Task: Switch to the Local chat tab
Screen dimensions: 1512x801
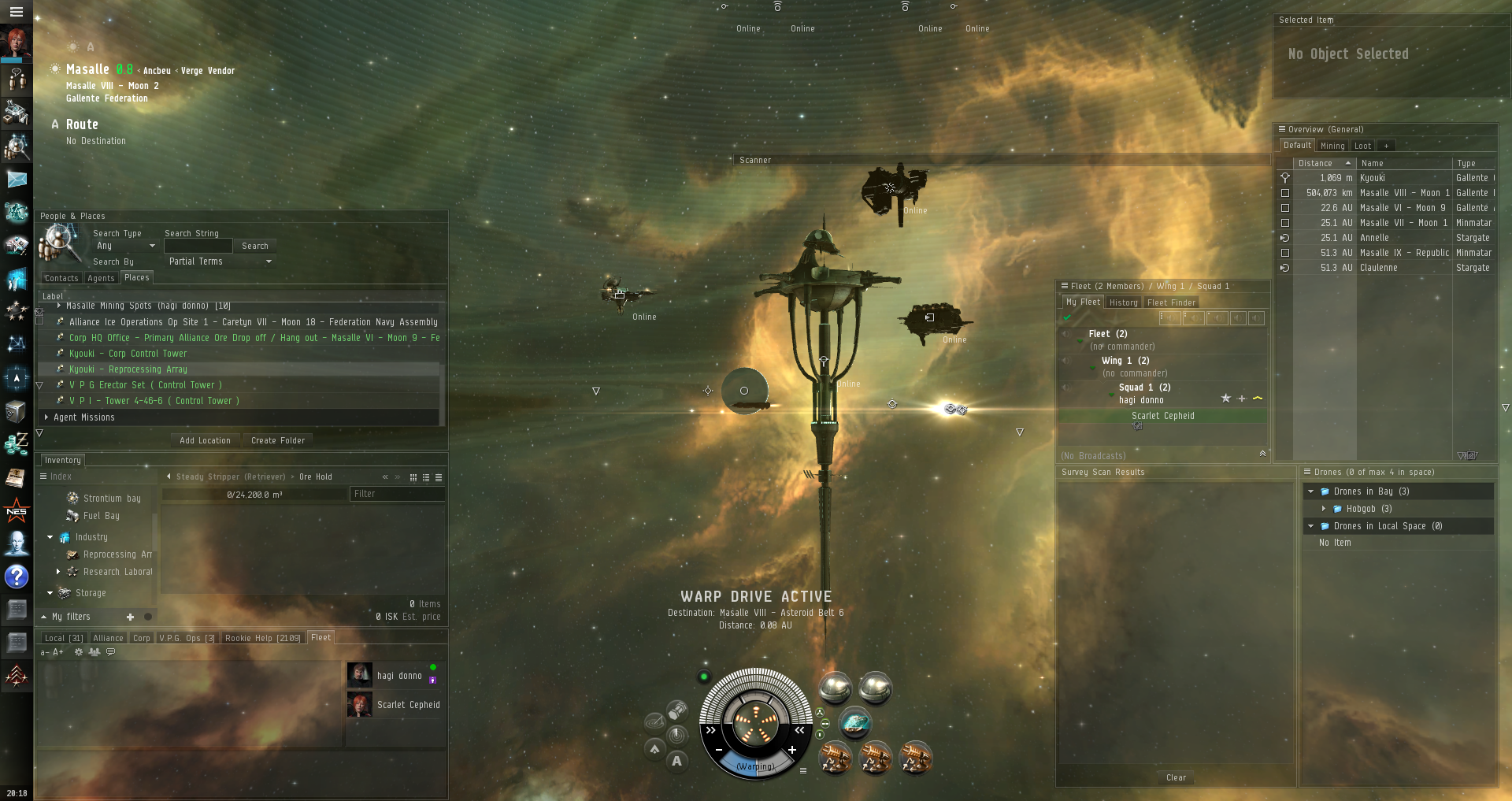Action: coord(63,638)
